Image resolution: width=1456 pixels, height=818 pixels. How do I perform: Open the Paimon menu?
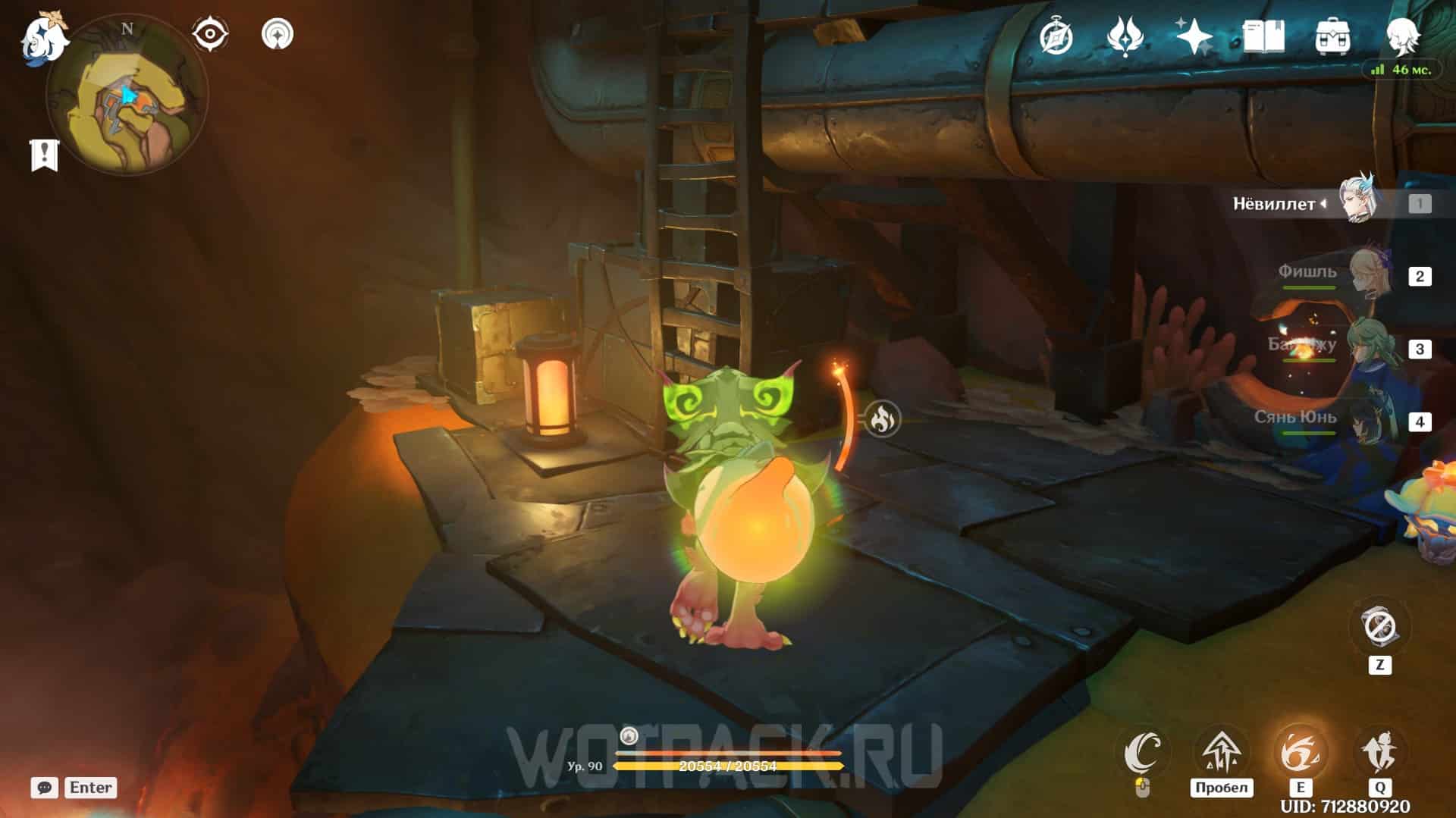click(43, 39)
